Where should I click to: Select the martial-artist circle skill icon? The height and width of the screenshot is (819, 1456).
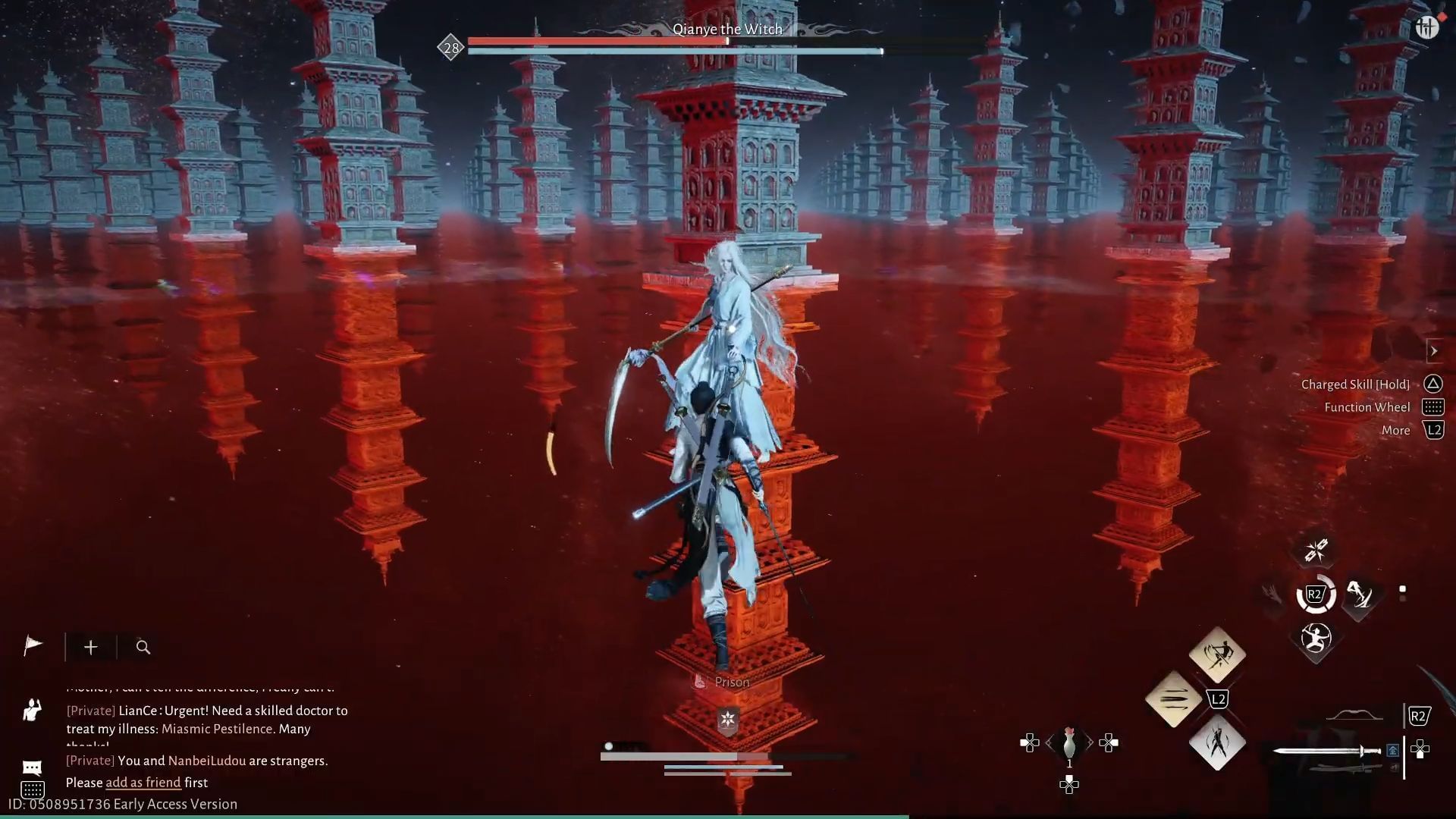pos(1316,638)
